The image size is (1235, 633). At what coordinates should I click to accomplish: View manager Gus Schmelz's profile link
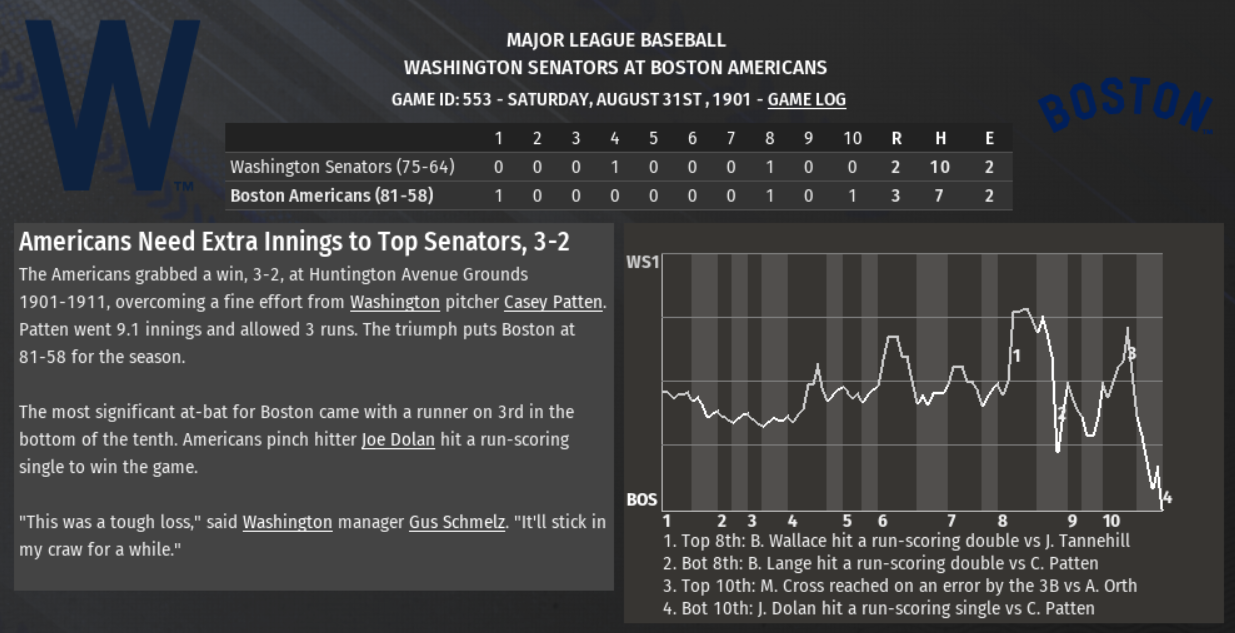point(457,522)
